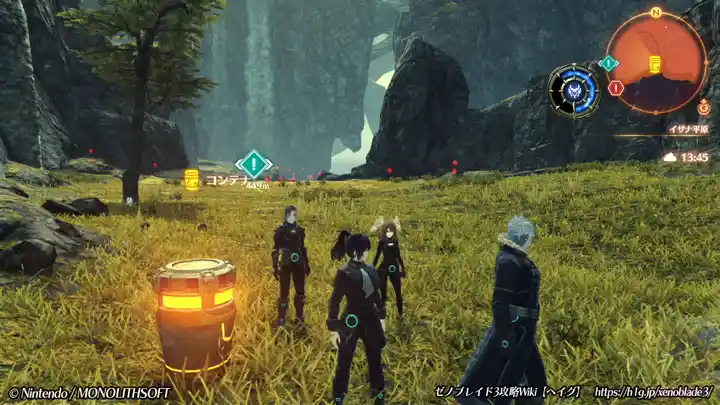Activate the blue Ouroboros interlink gauge

pyautogui.click(x=574, y=90)
